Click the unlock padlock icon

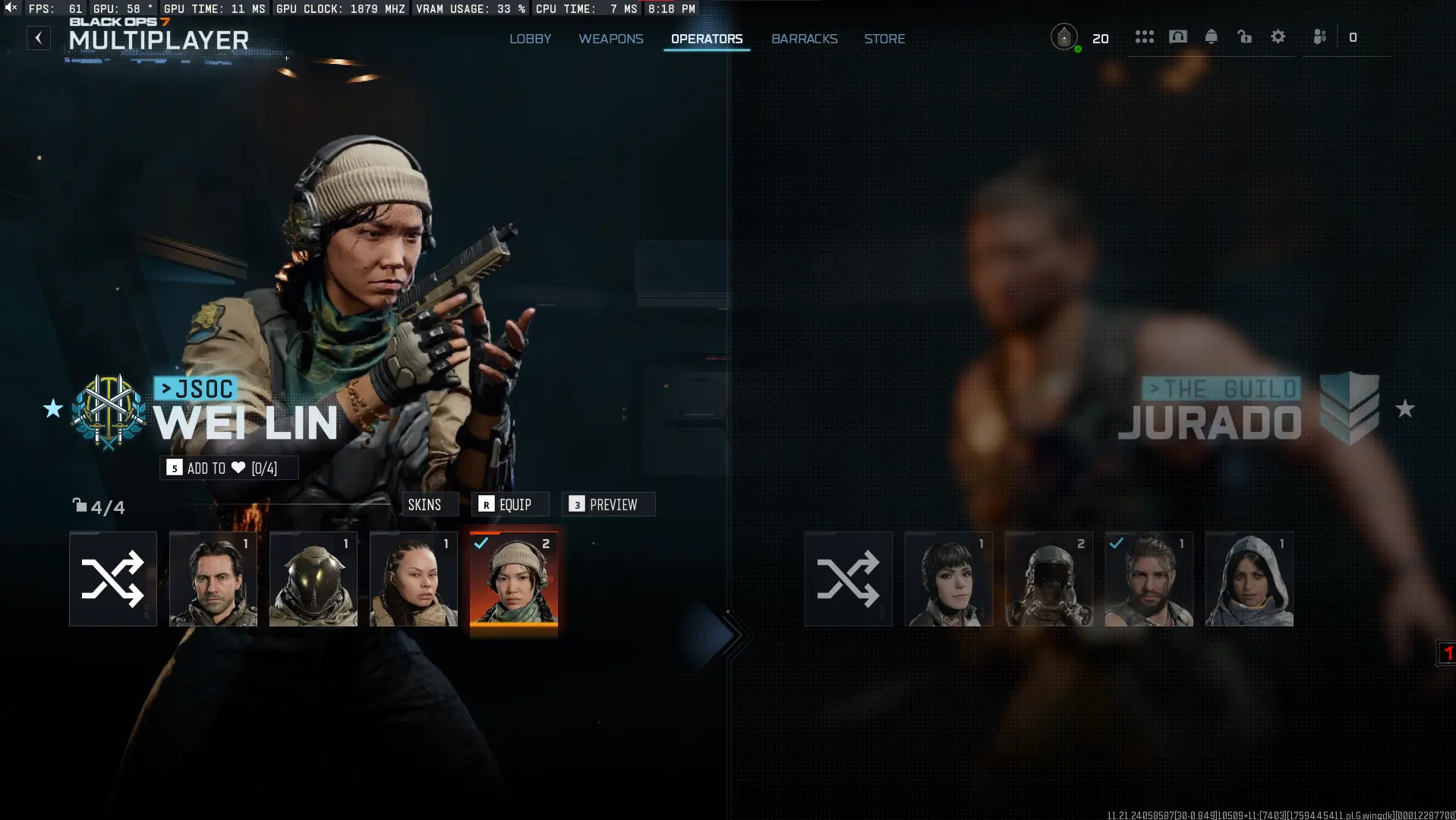[1244, 36]
